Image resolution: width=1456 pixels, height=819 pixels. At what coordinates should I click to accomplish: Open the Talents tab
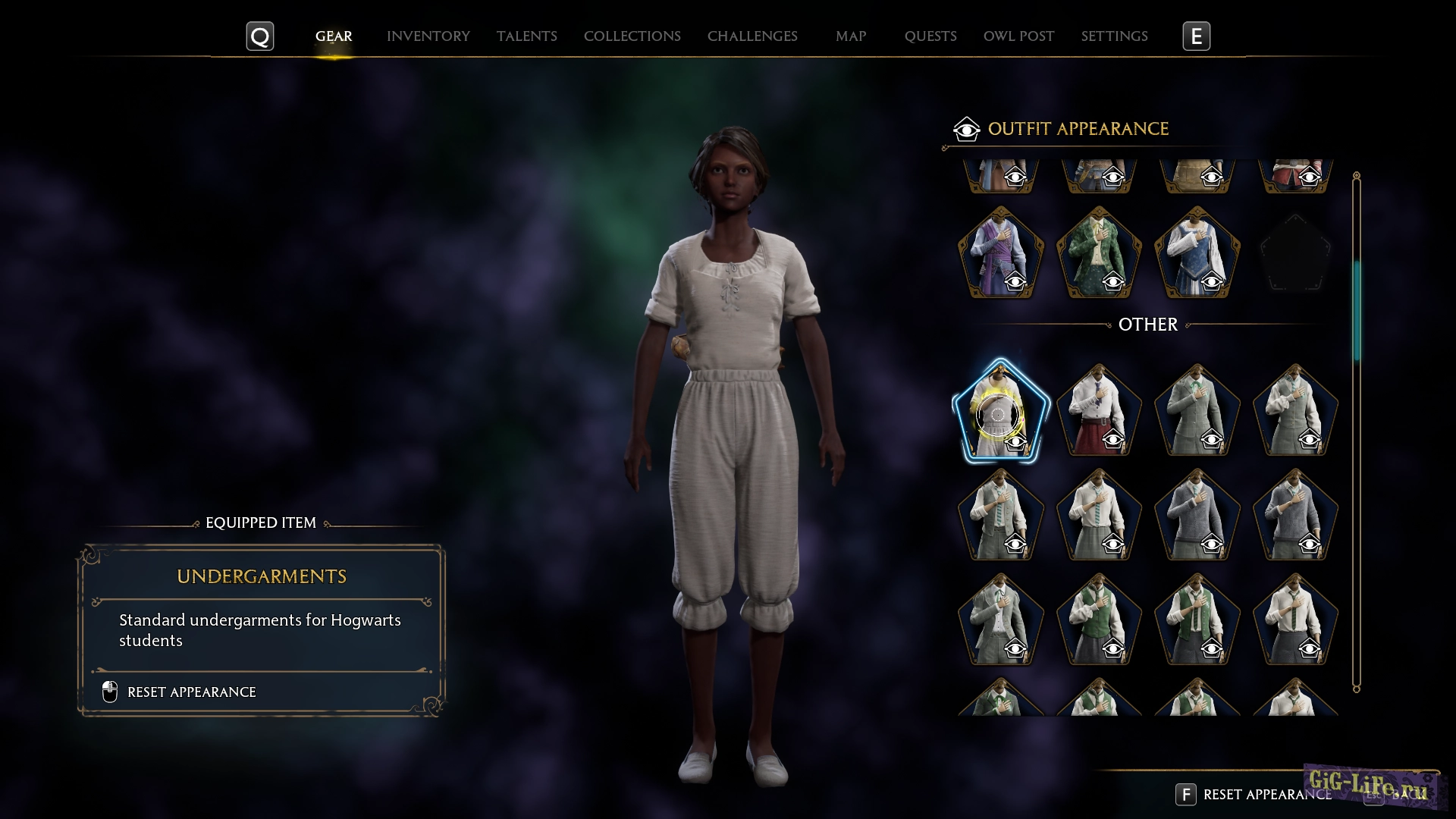coord(526,36)
